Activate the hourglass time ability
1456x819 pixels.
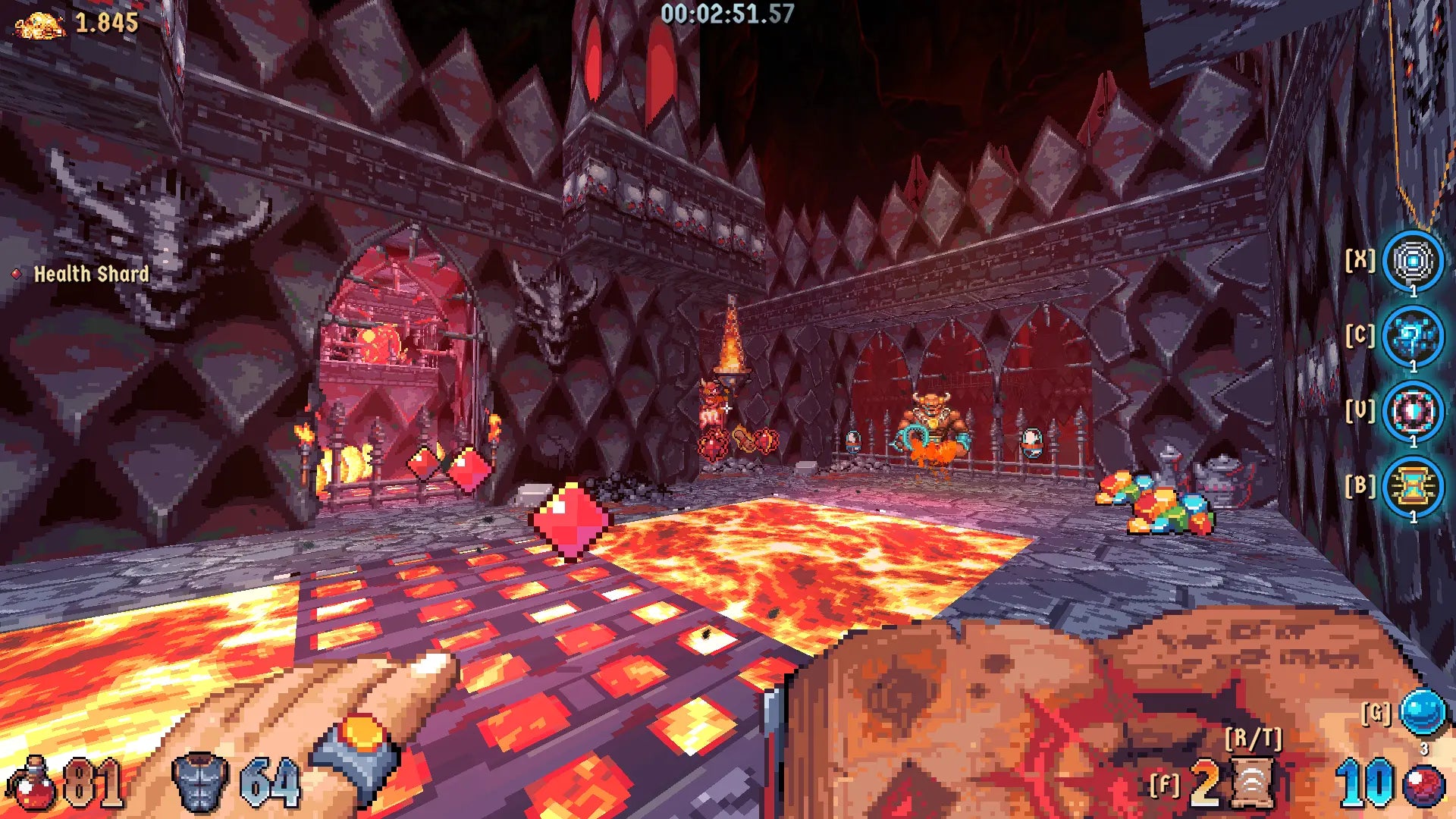(1412, 486)
